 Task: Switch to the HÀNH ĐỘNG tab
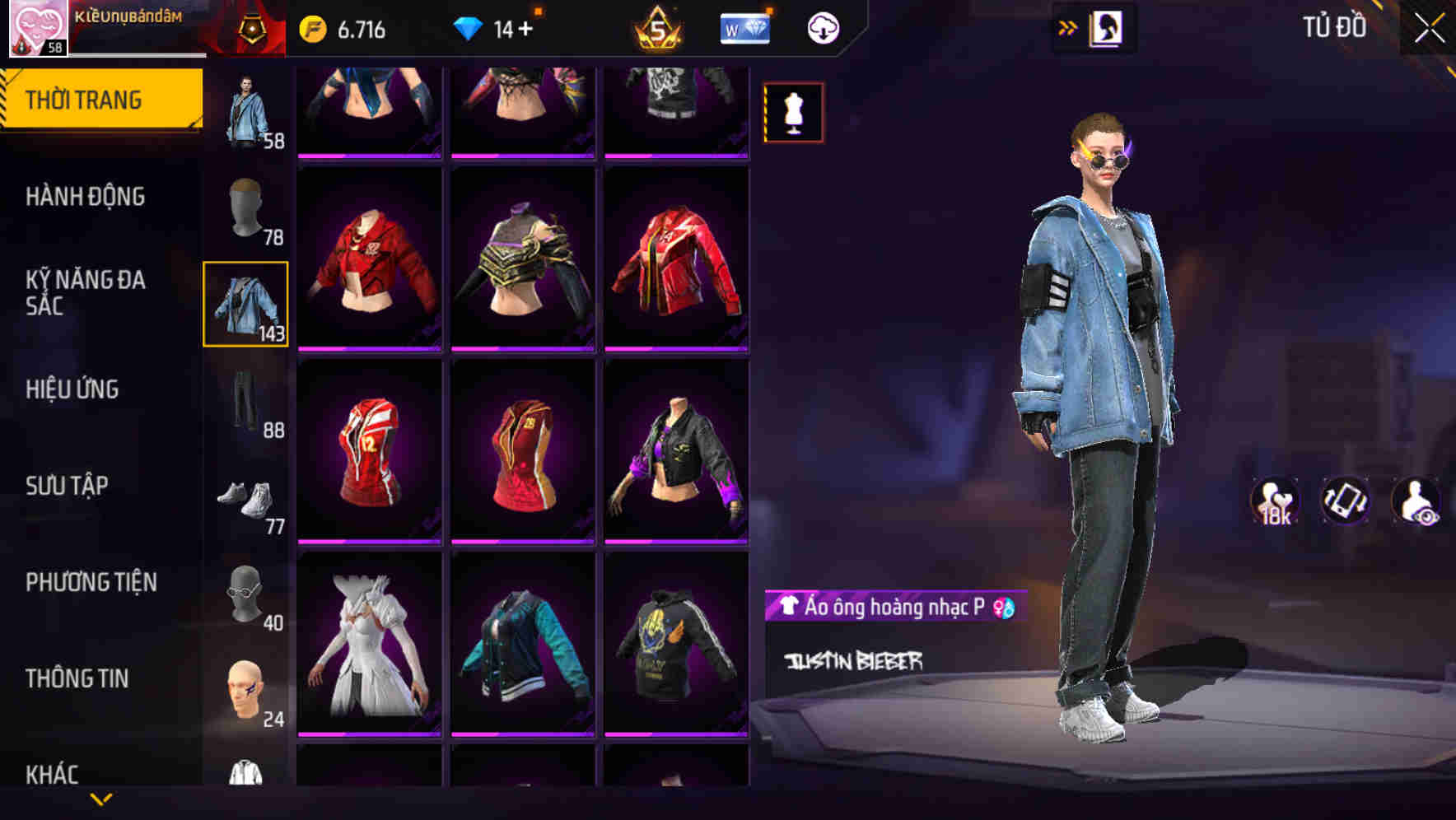tap(87, 197)
